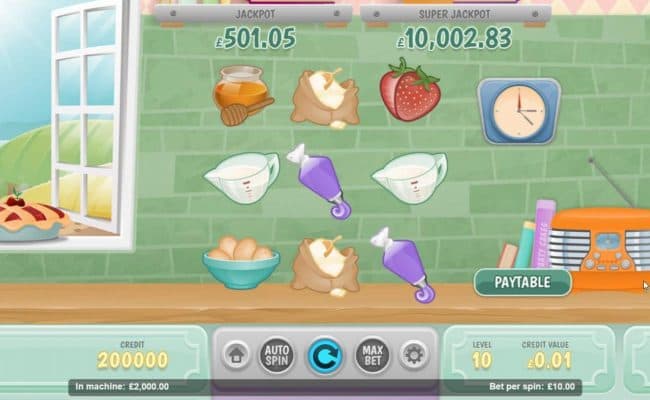Spin the reels with the blue button
650x400 pixels.
tap(324, 354)
